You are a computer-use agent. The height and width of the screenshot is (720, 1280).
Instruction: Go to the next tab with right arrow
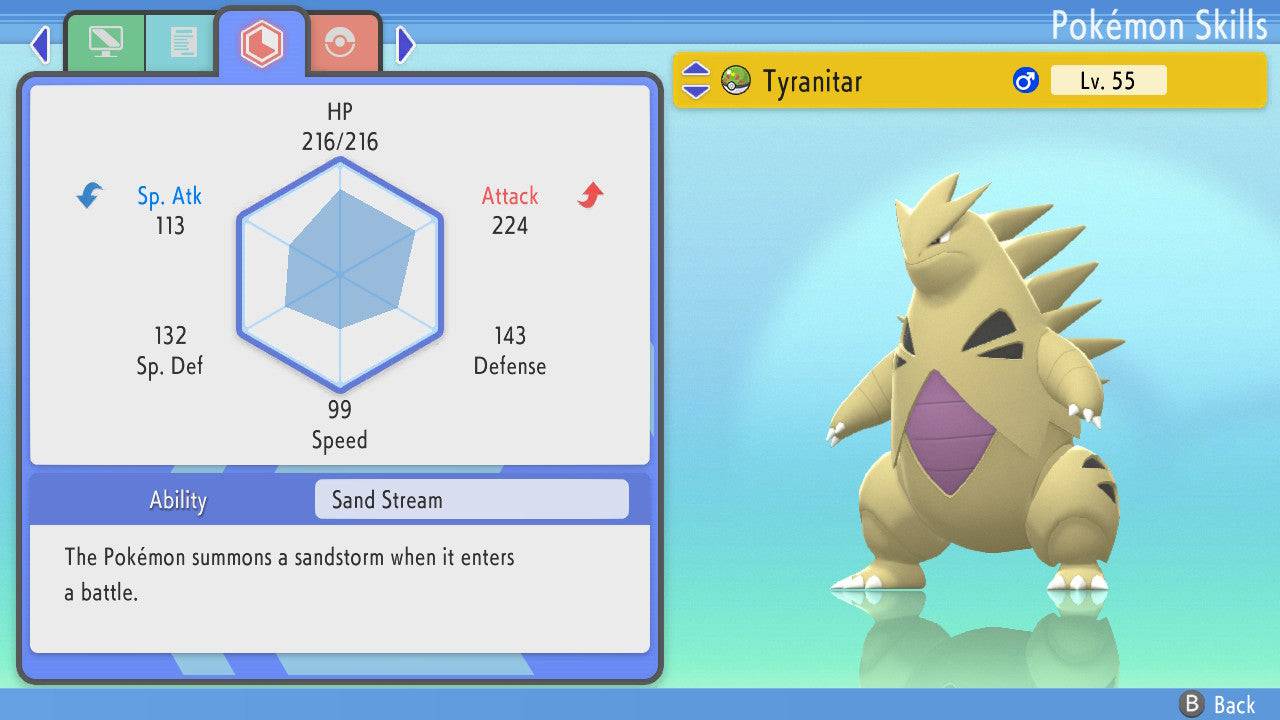point(405,44)
